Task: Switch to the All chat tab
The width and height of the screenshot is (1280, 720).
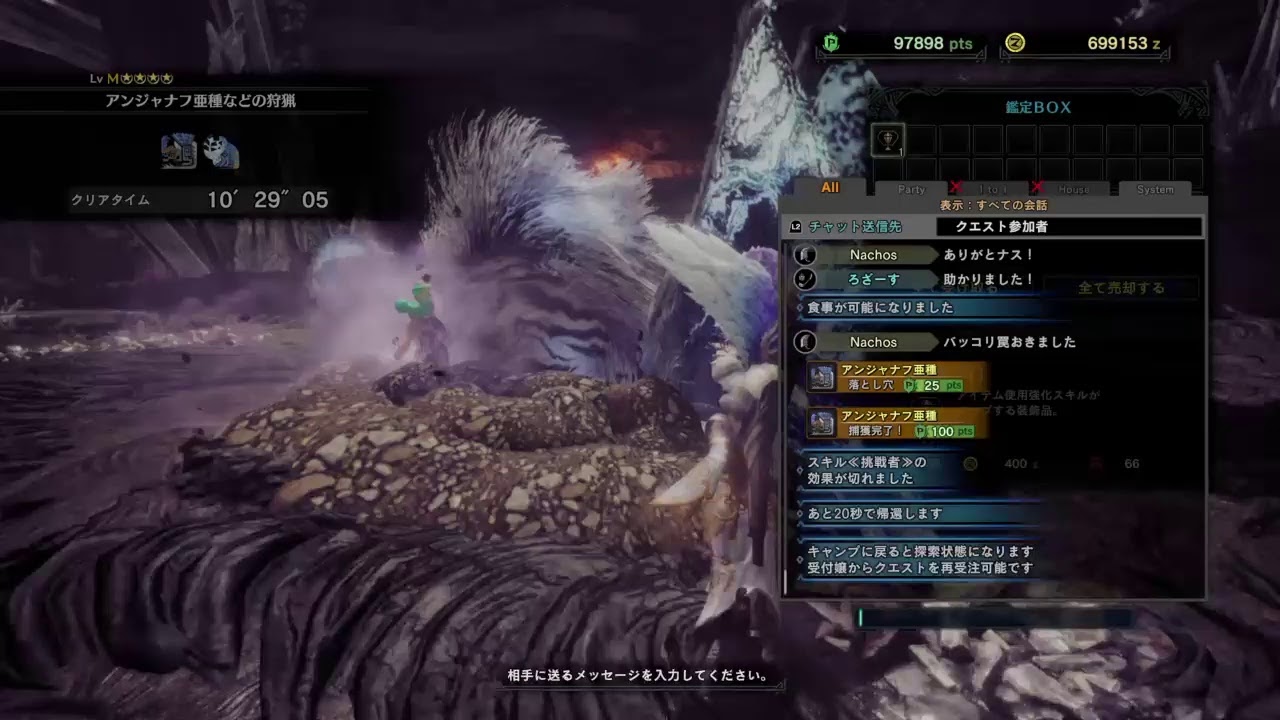Action: [830, 188]
